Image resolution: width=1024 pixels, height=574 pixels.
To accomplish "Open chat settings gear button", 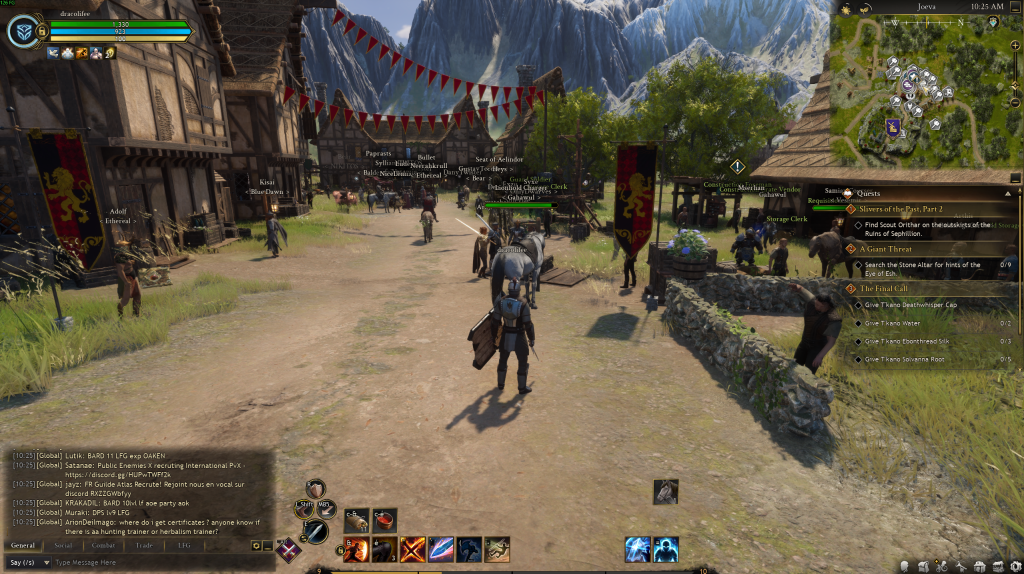I will tap(256, 546).
